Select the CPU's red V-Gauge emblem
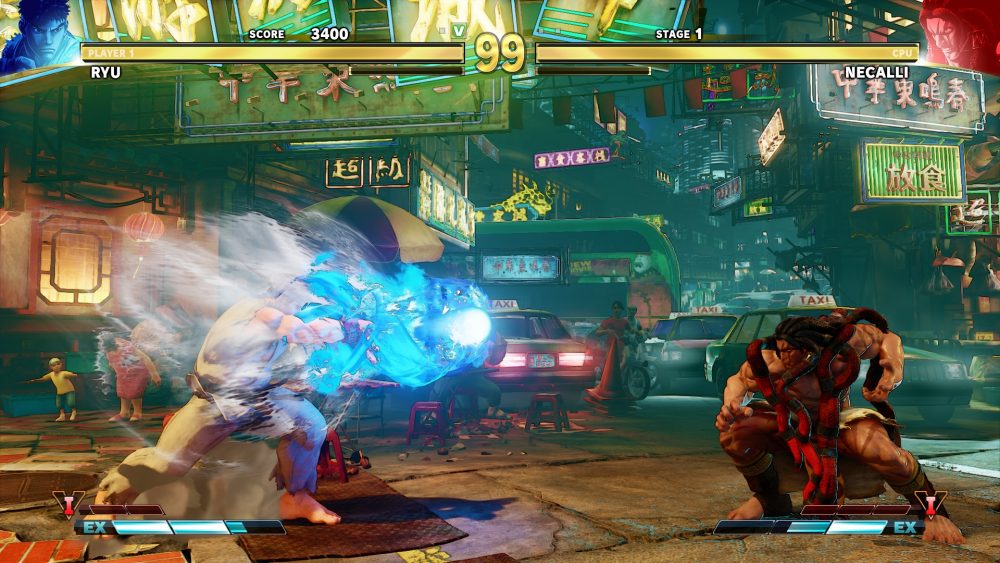 click(x=930, y=505)
